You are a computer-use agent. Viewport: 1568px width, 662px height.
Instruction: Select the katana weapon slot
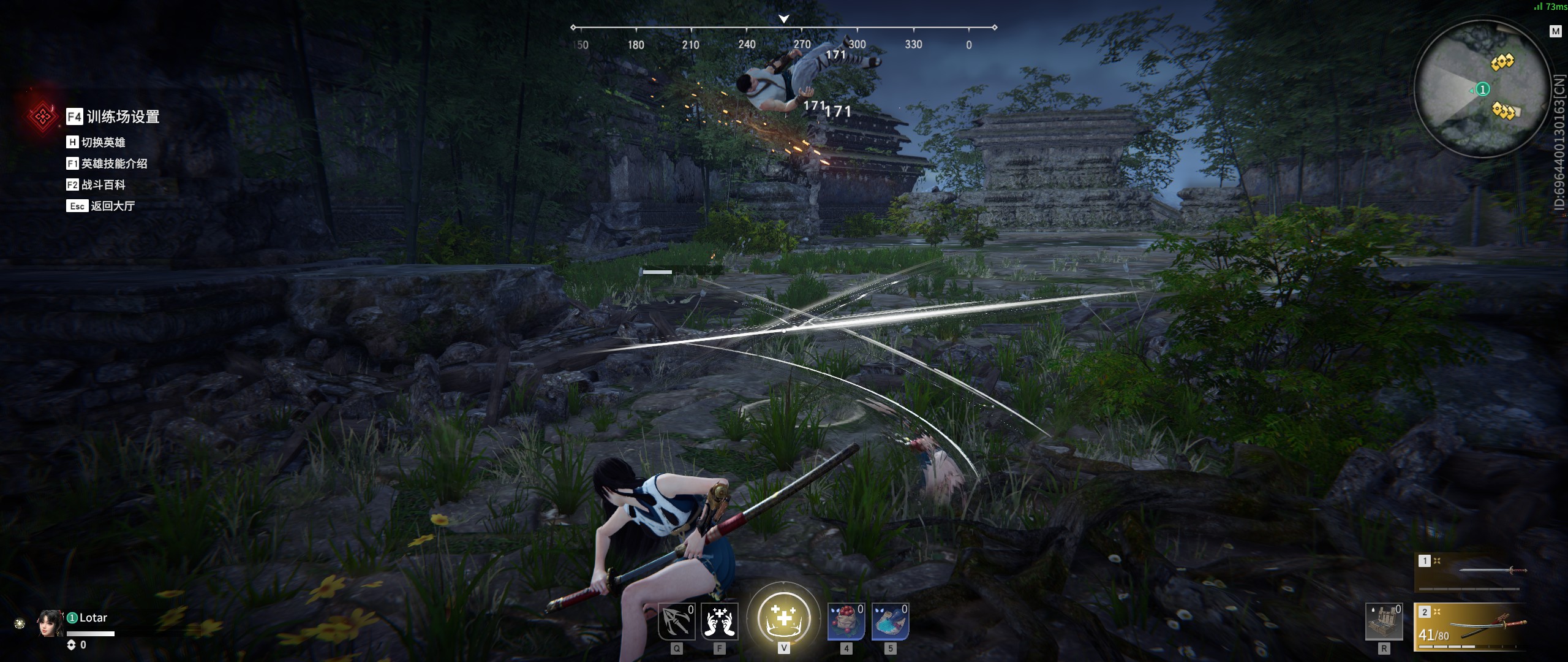[1471, 626]
